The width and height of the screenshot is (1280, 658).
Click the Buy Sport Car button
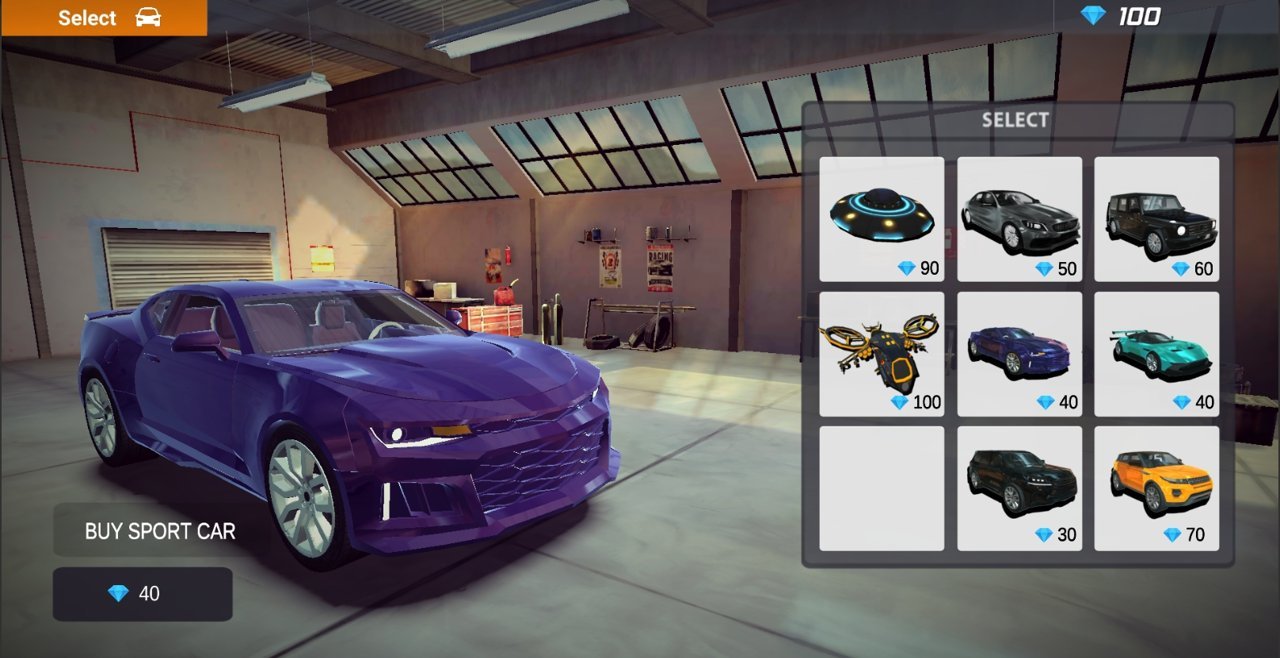(x=160, y=531)
